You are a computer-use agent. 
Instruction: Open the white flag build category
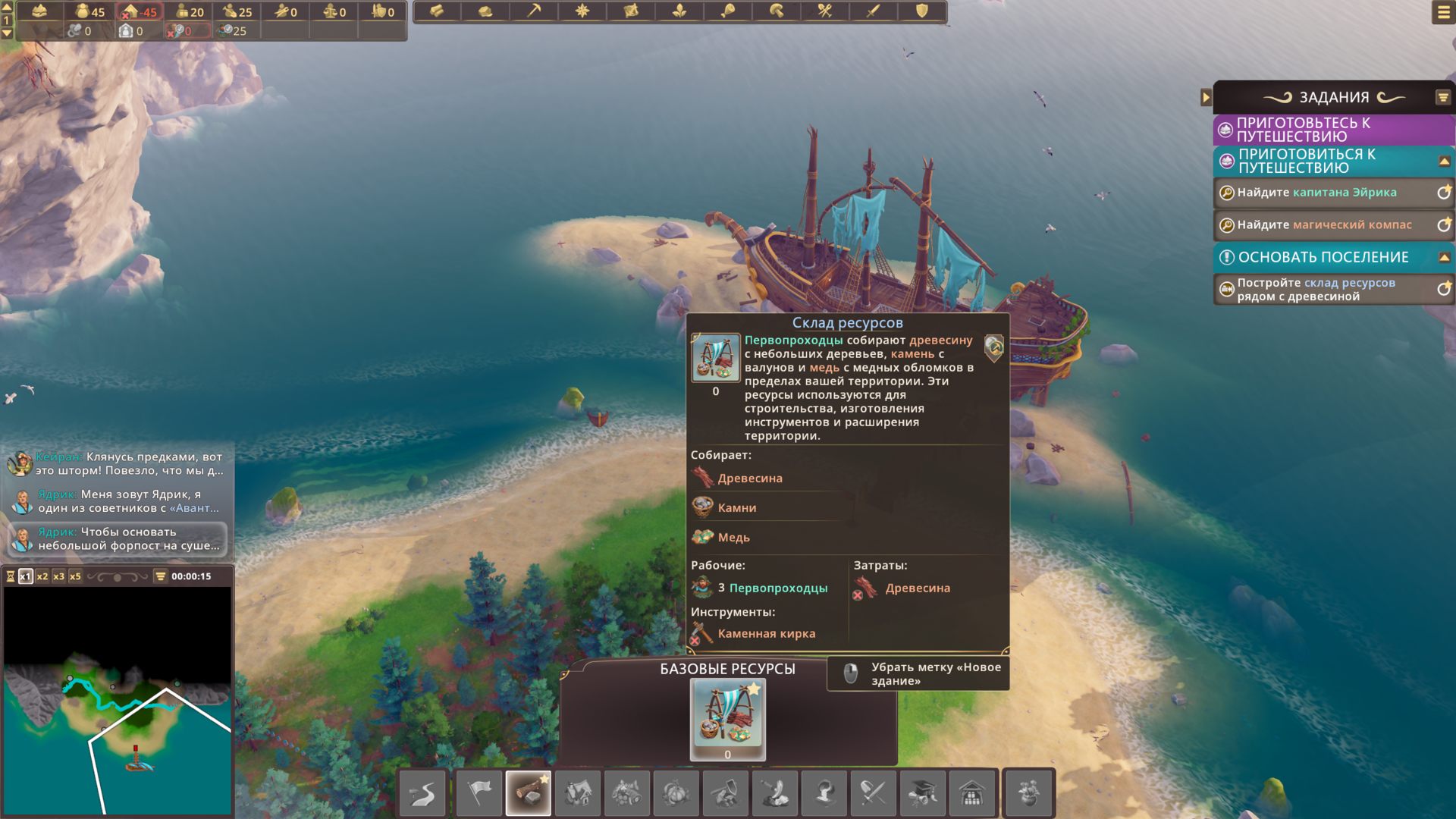pos(479,793)
